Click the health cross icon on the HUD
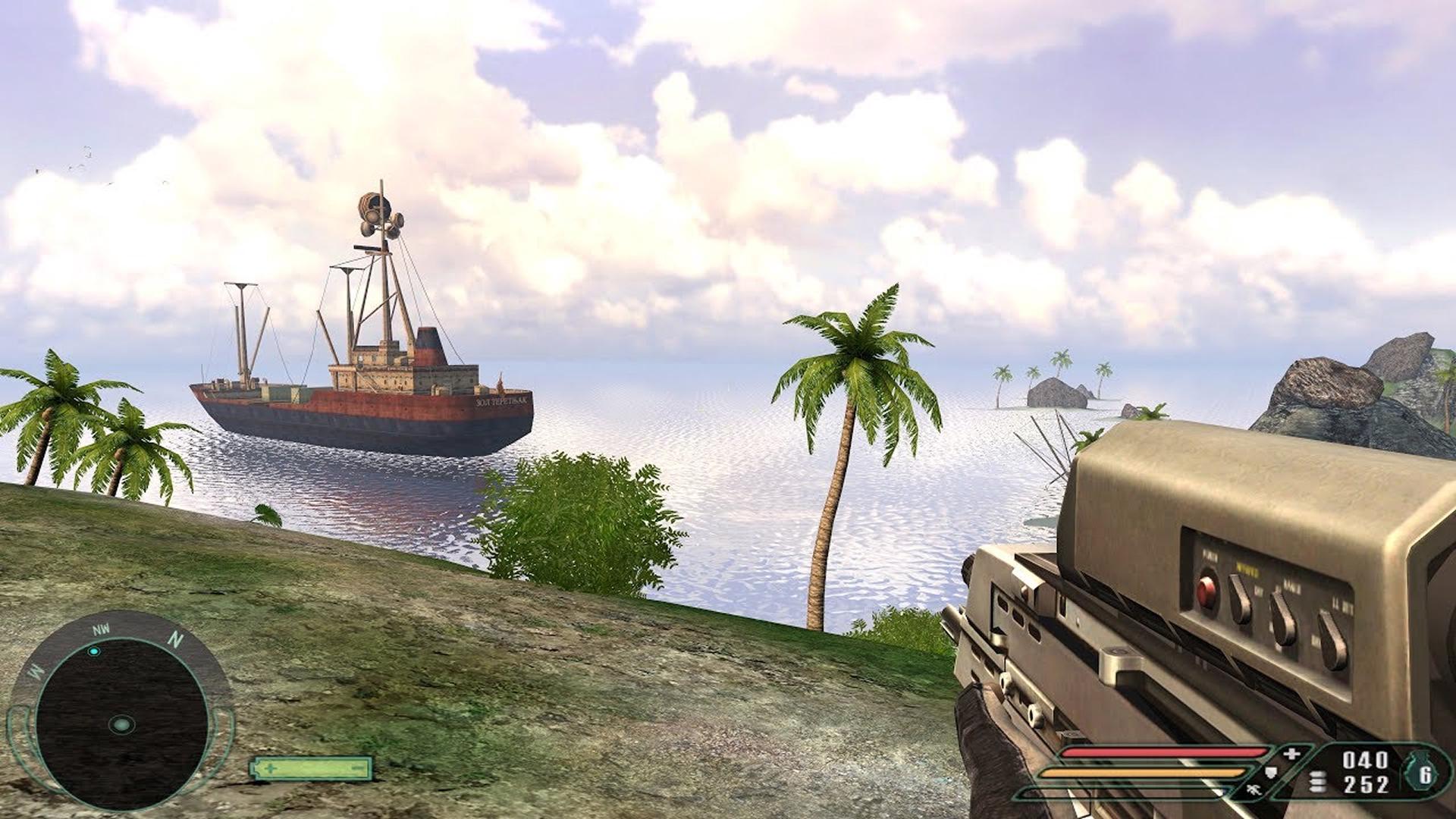Image resolution: width=1456 pixels, height=819 pixels. pyautogui.click(x=1291, y=753)
